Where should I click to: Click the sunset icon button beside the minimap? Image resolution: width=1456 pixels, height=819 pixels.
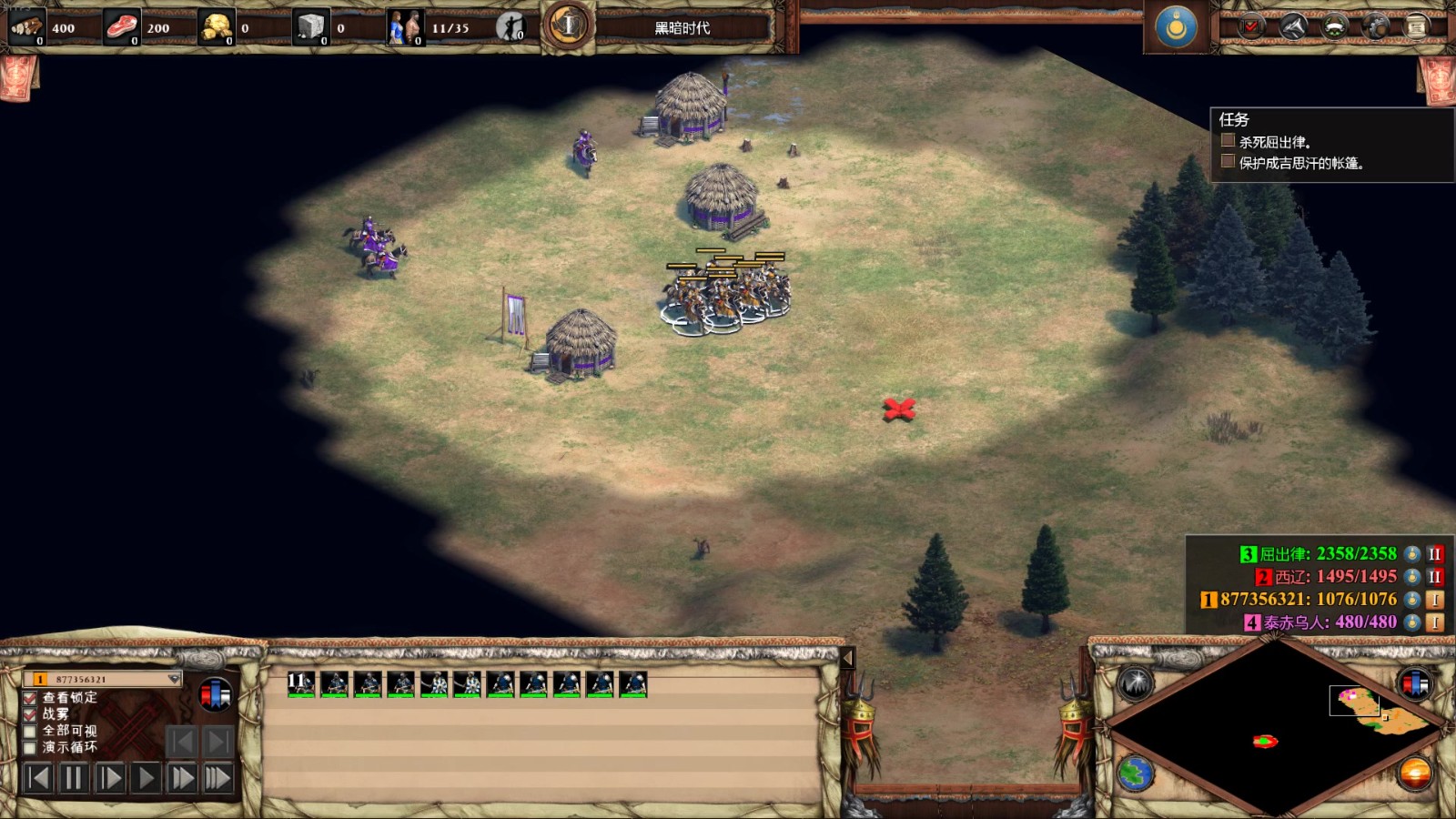1415,773
